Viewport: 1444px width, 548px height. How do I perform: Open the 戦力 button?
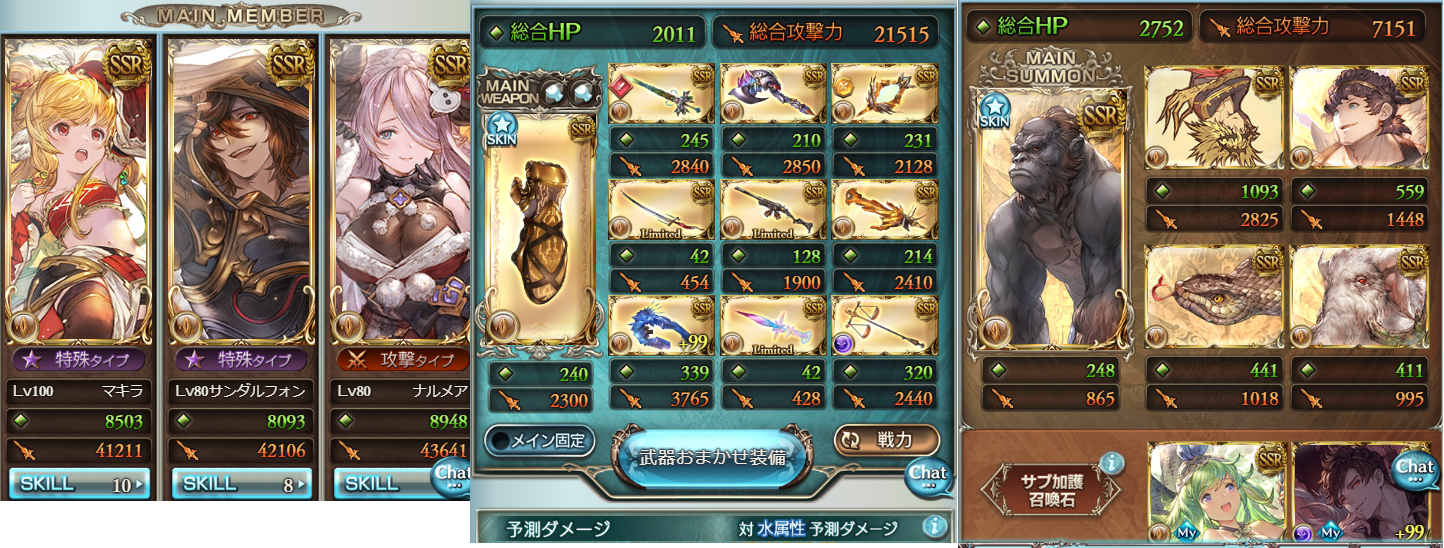pyautogui.click(x=886, y=440)
